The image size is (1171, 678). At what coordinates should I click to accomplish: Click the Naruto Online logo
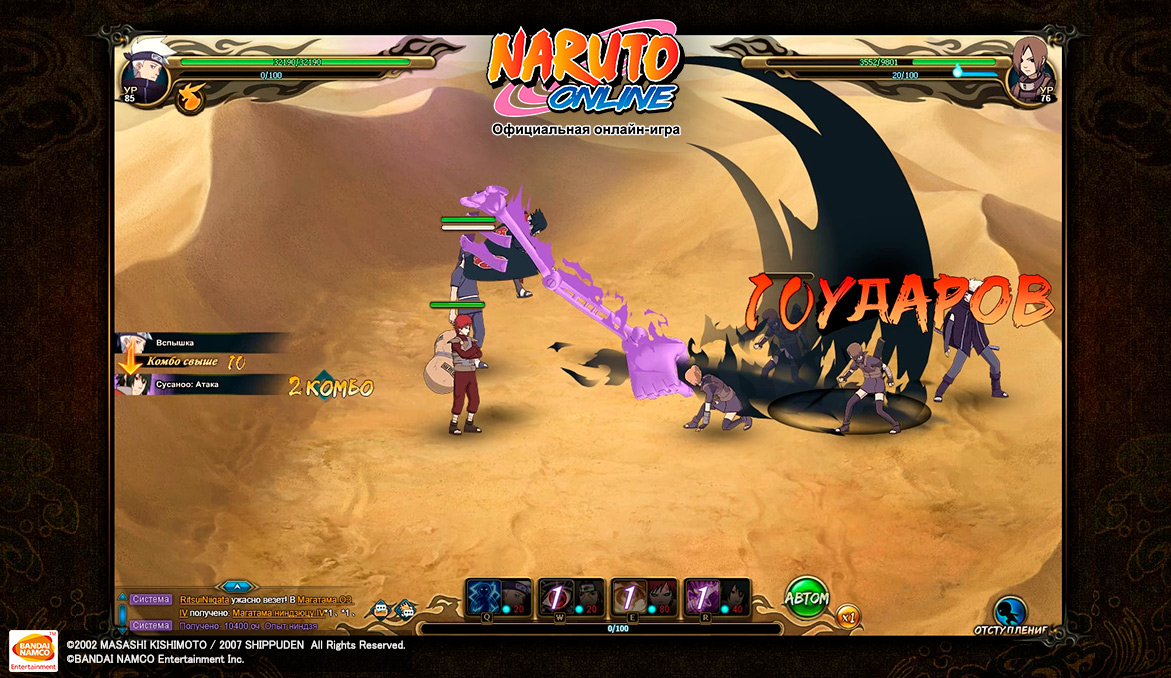tap(585, 72)
